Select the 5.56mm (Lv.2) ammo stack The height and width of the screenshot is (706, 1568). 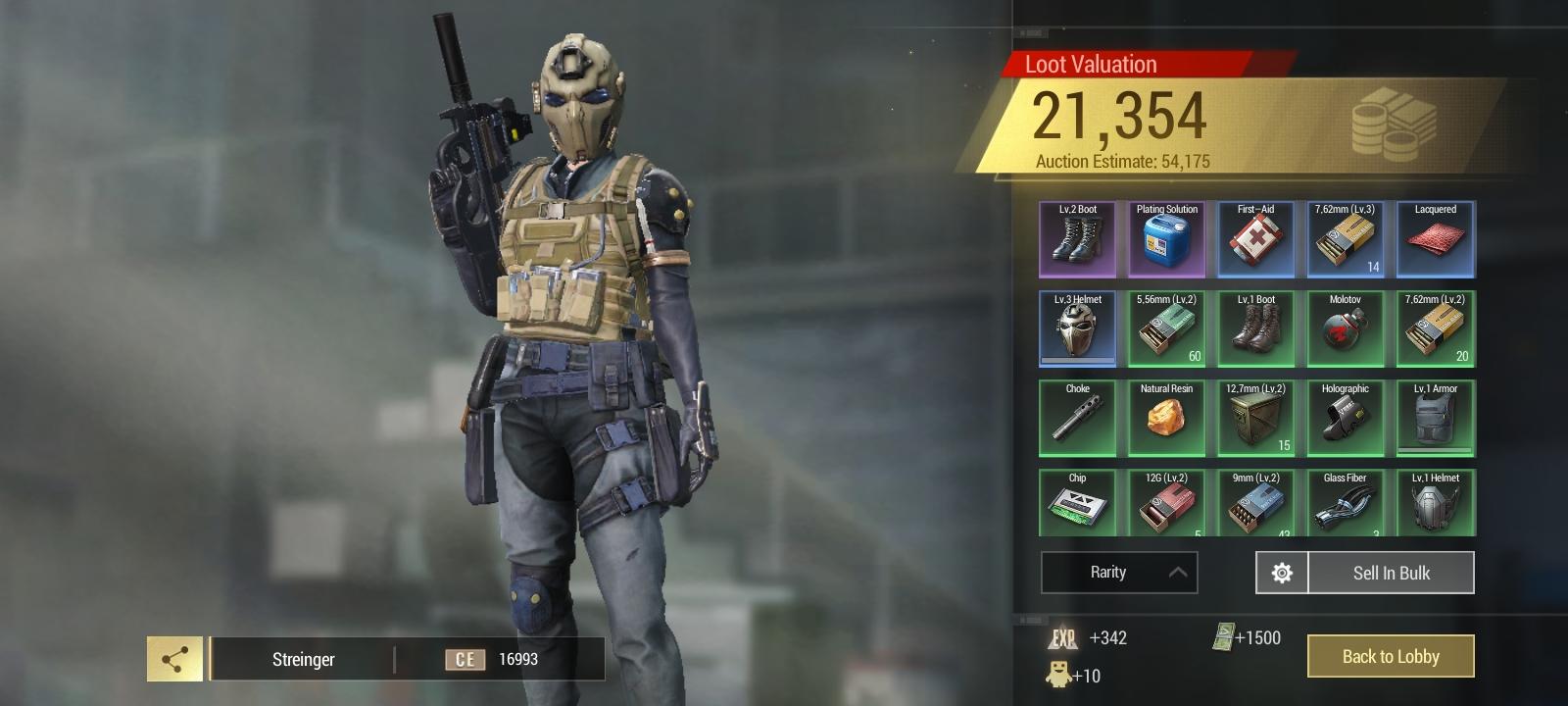(1166, 328)
